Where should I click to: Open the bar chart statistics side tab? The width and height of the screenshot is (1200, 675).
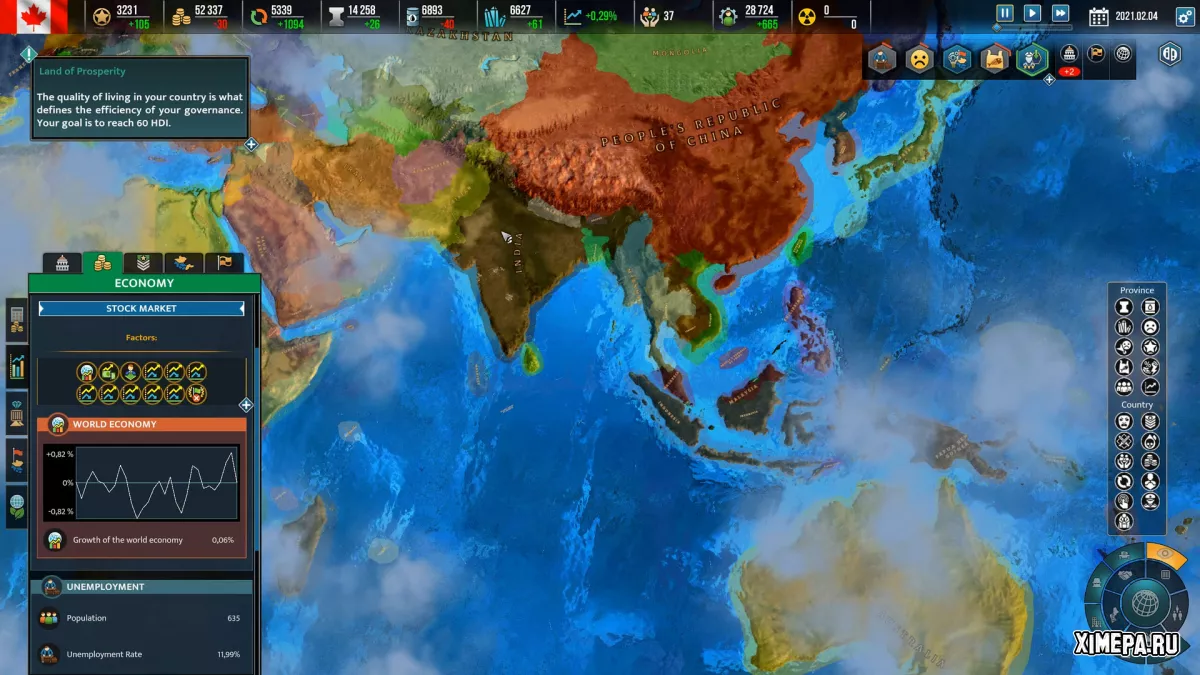17,366
